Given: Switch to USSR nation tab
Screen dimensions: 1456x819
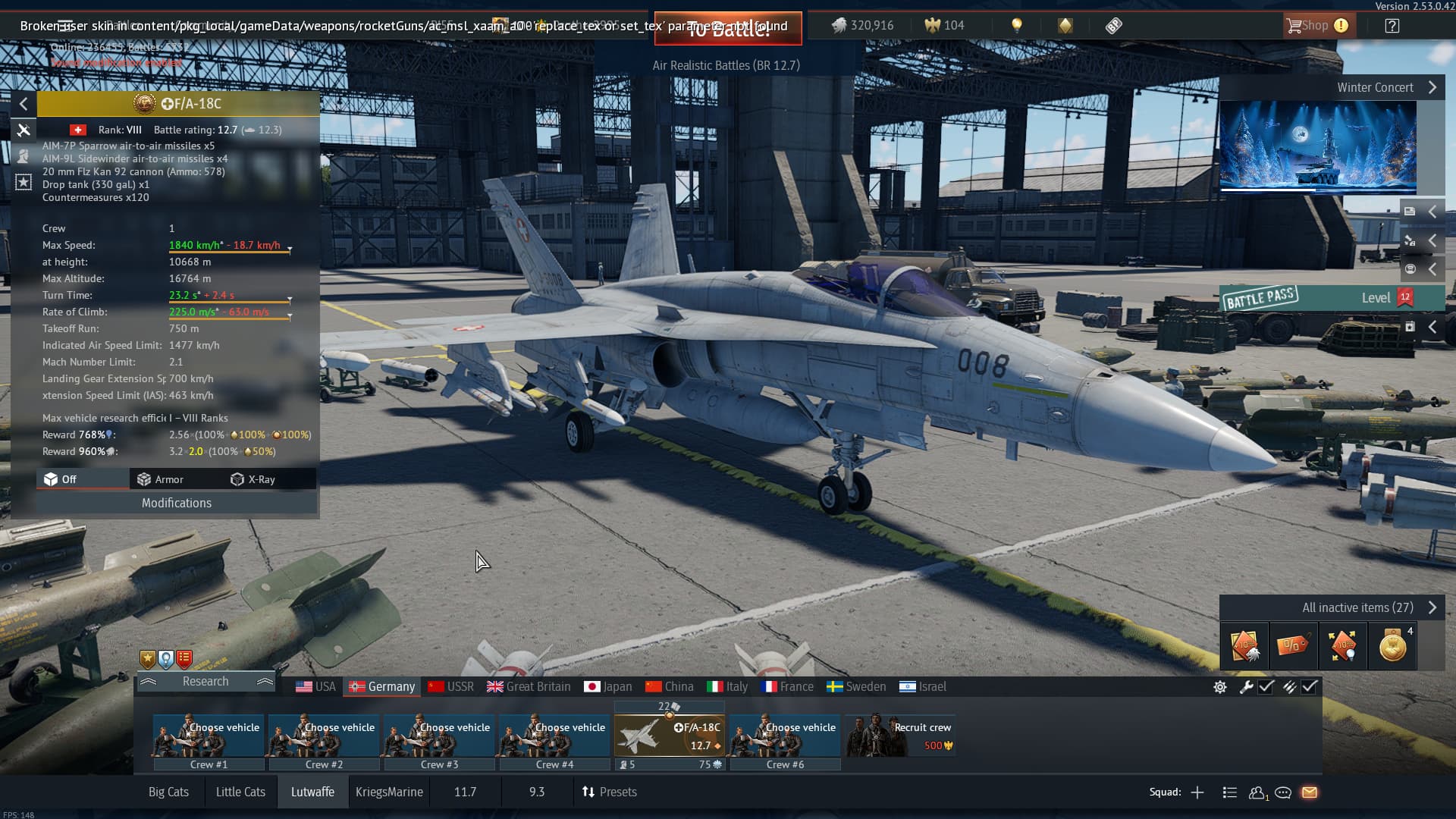Looking at the screenshot, I should click(450, 687).
